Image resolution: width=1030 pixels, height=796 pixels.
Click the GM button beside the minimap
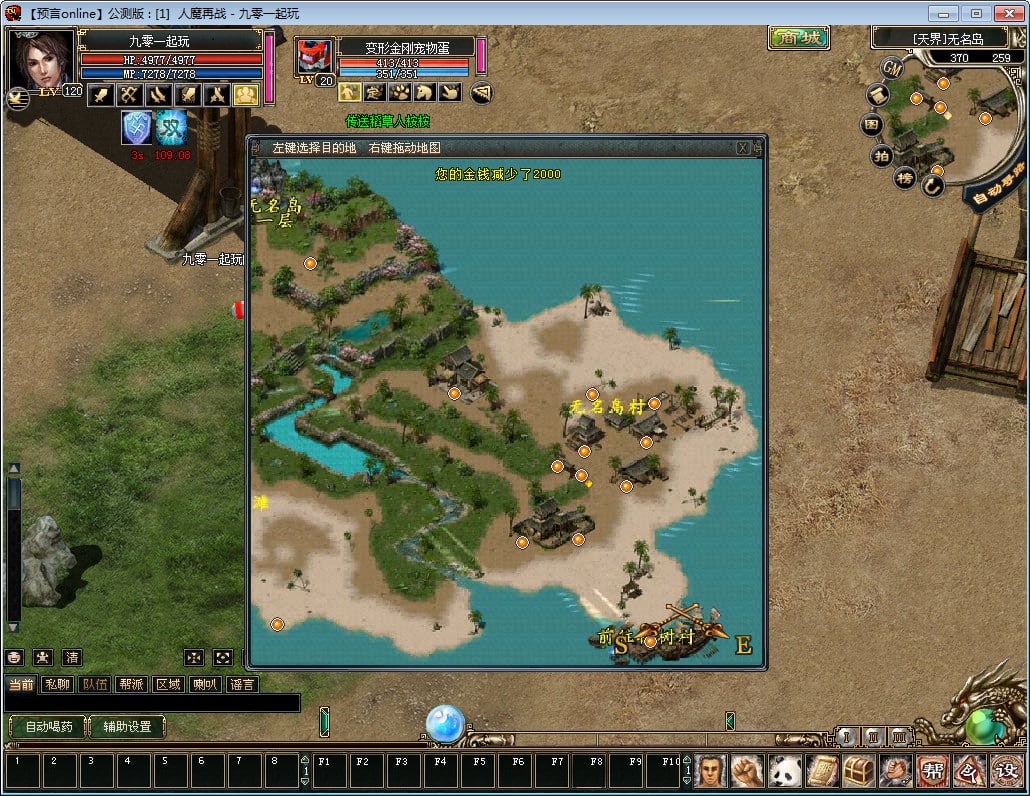tap(893, 68)
